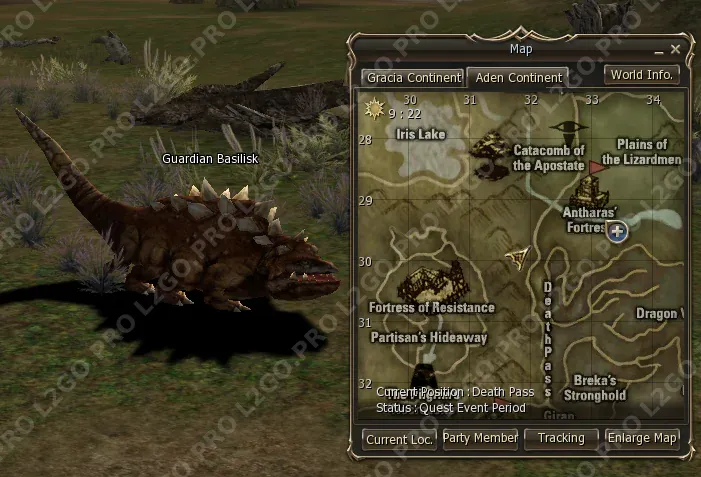This screenshot has height=477, width=701.
Task: Close the Map window
Action: tap(676, 49)
